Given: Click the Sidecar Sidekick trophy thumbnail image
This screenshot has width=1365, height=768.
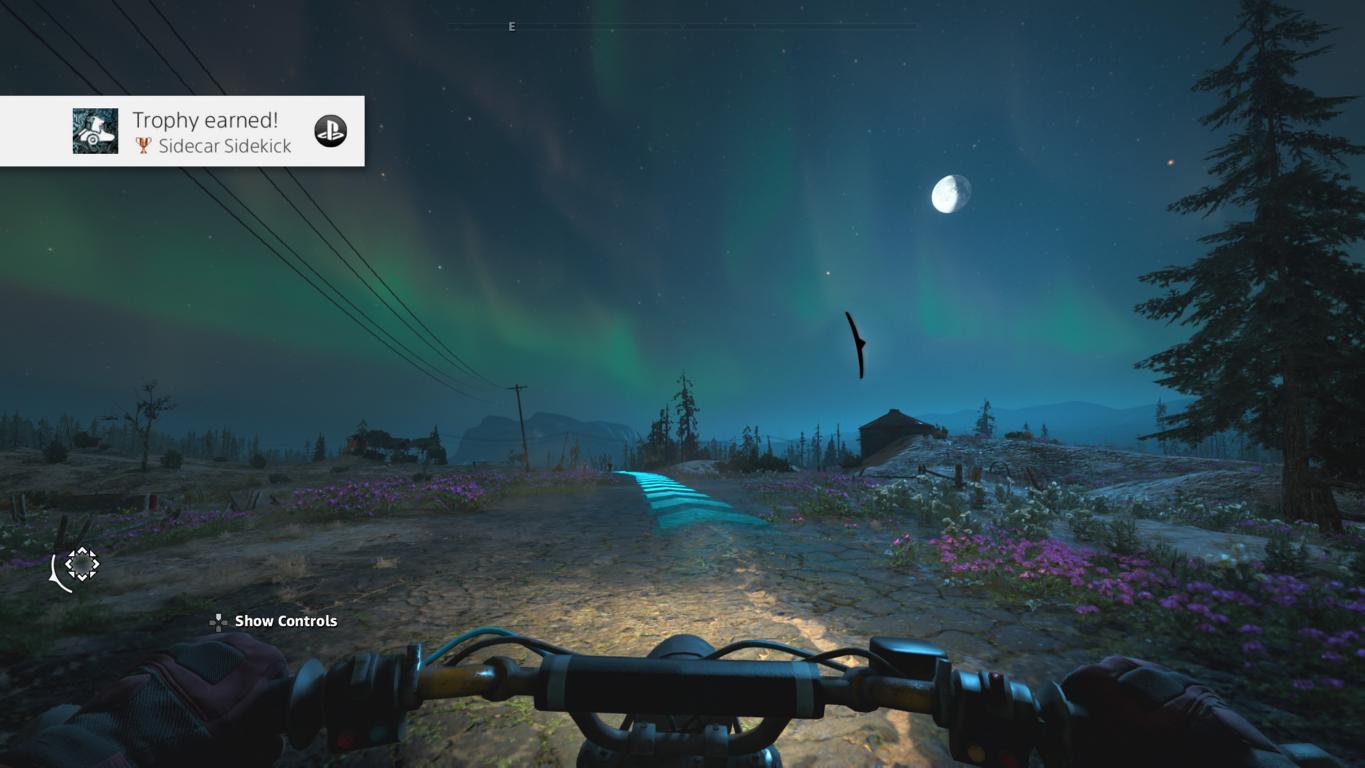Looking at the screenshot, I should [95, 131].
